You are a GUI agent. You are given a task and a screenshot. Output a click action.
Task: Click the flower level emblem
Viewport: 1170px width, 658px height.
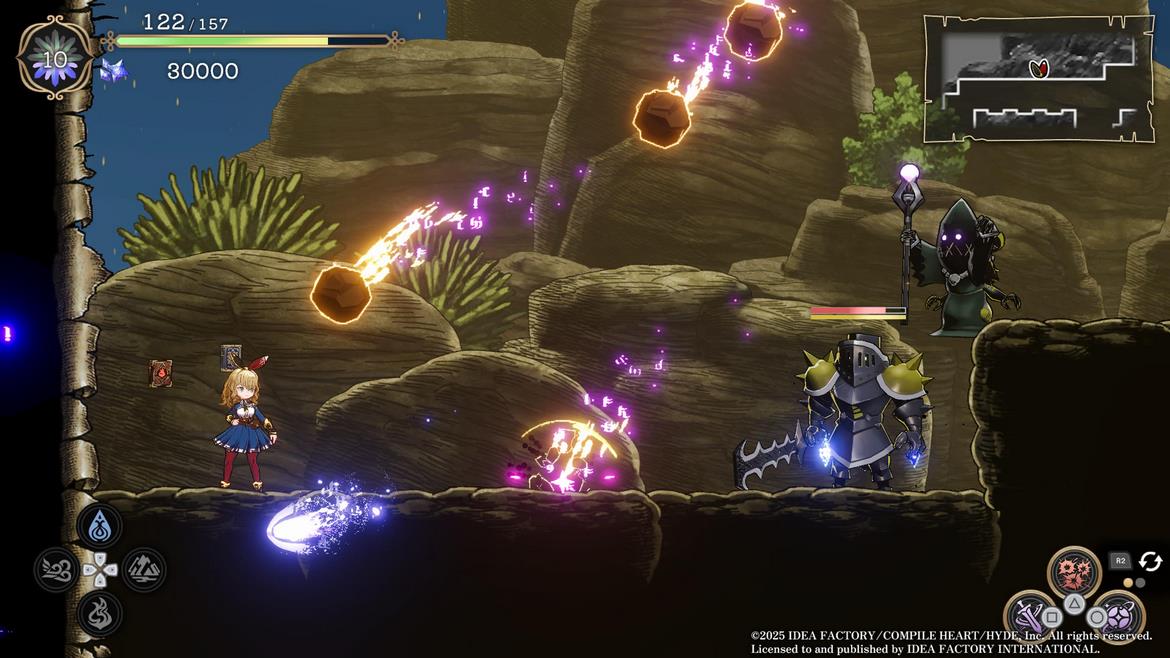click(55, 58)
